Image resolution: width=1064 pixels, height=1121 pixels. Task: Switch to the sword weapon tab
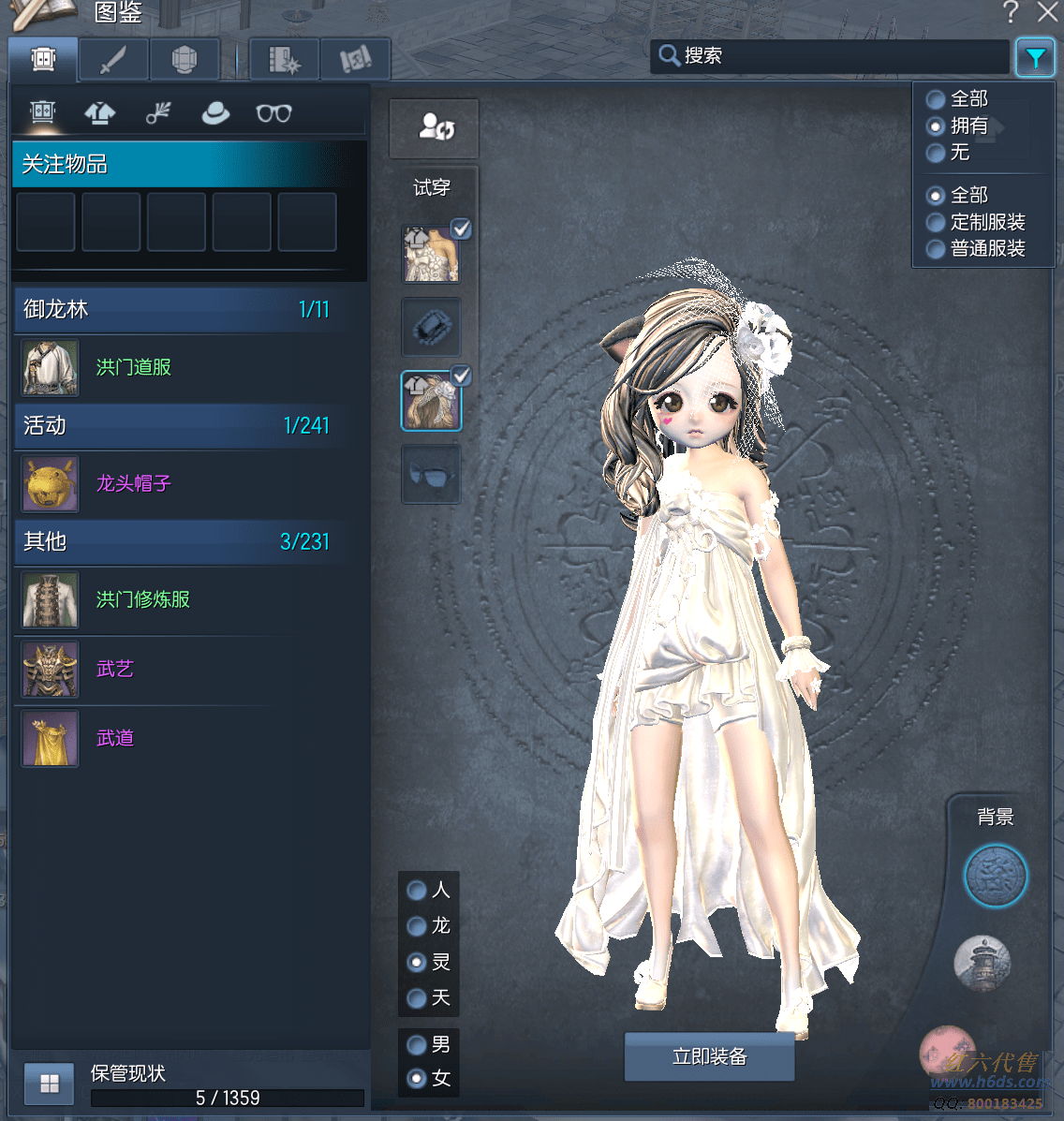[x=113, y=60]
